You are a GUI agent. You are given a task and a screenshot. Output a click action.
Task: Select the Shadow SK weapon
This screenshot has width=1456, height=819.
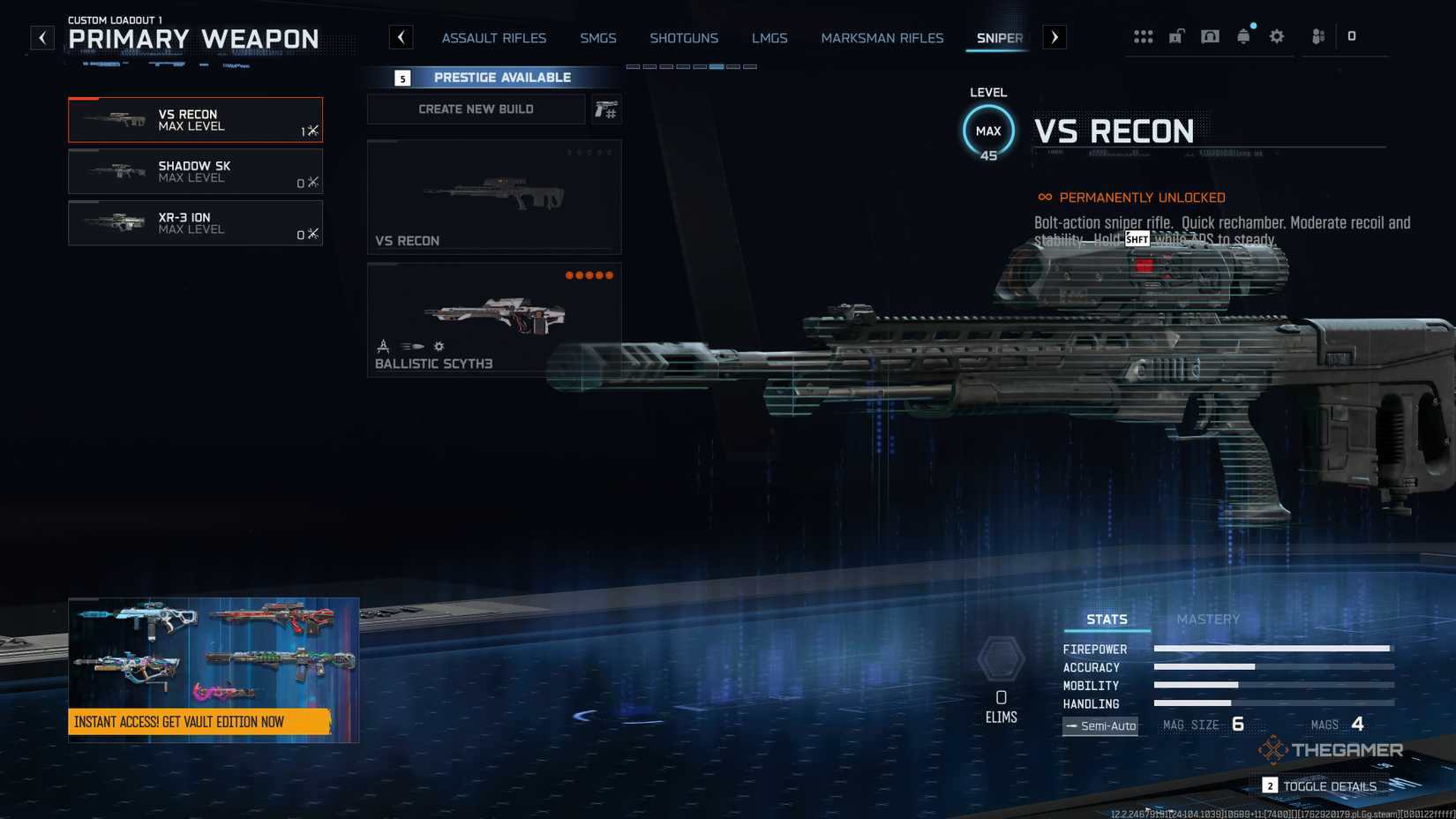[x=194, y=171]
